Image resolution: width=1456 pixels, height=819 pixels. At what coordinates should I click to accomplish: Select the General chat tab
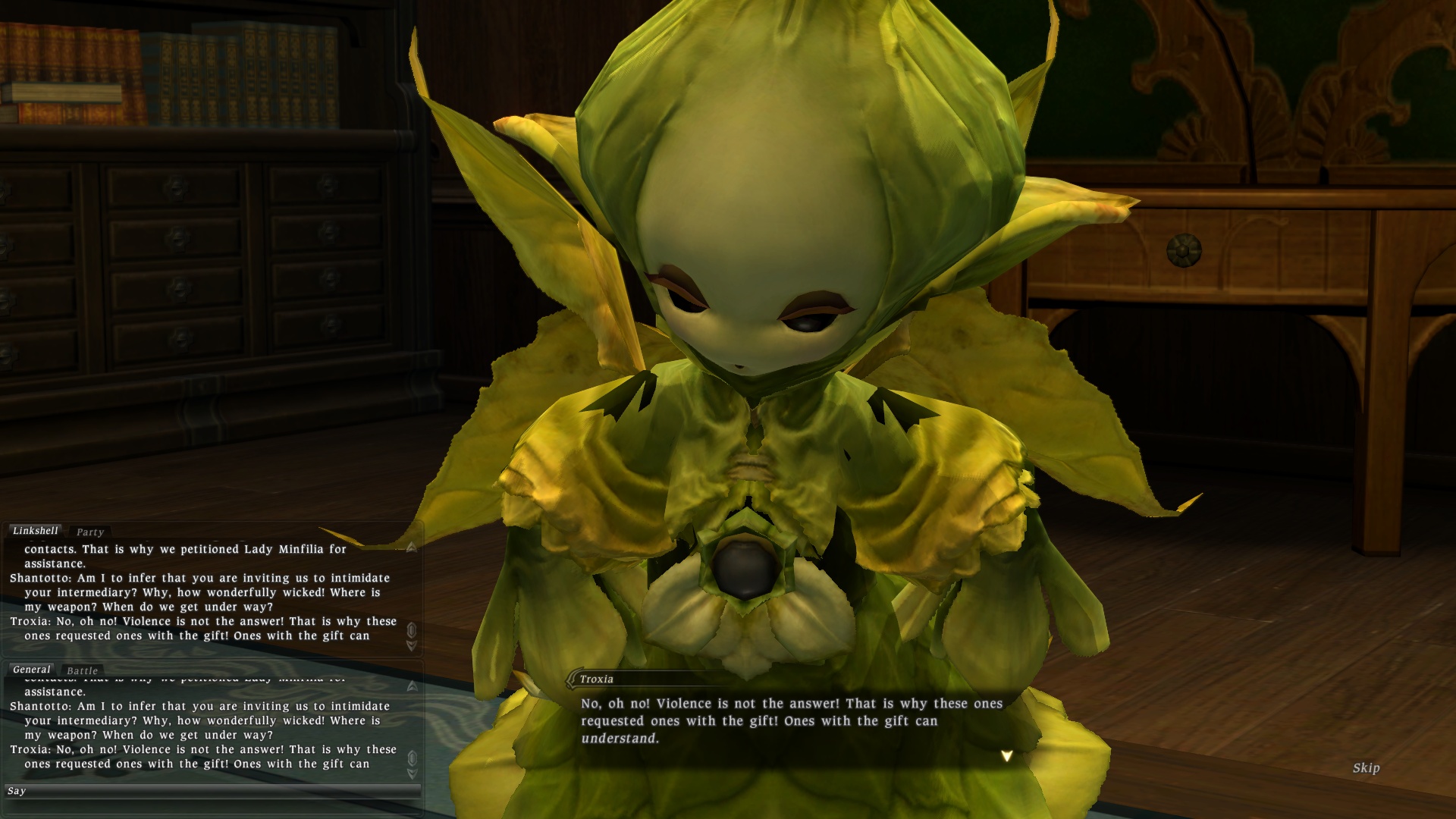32,670
